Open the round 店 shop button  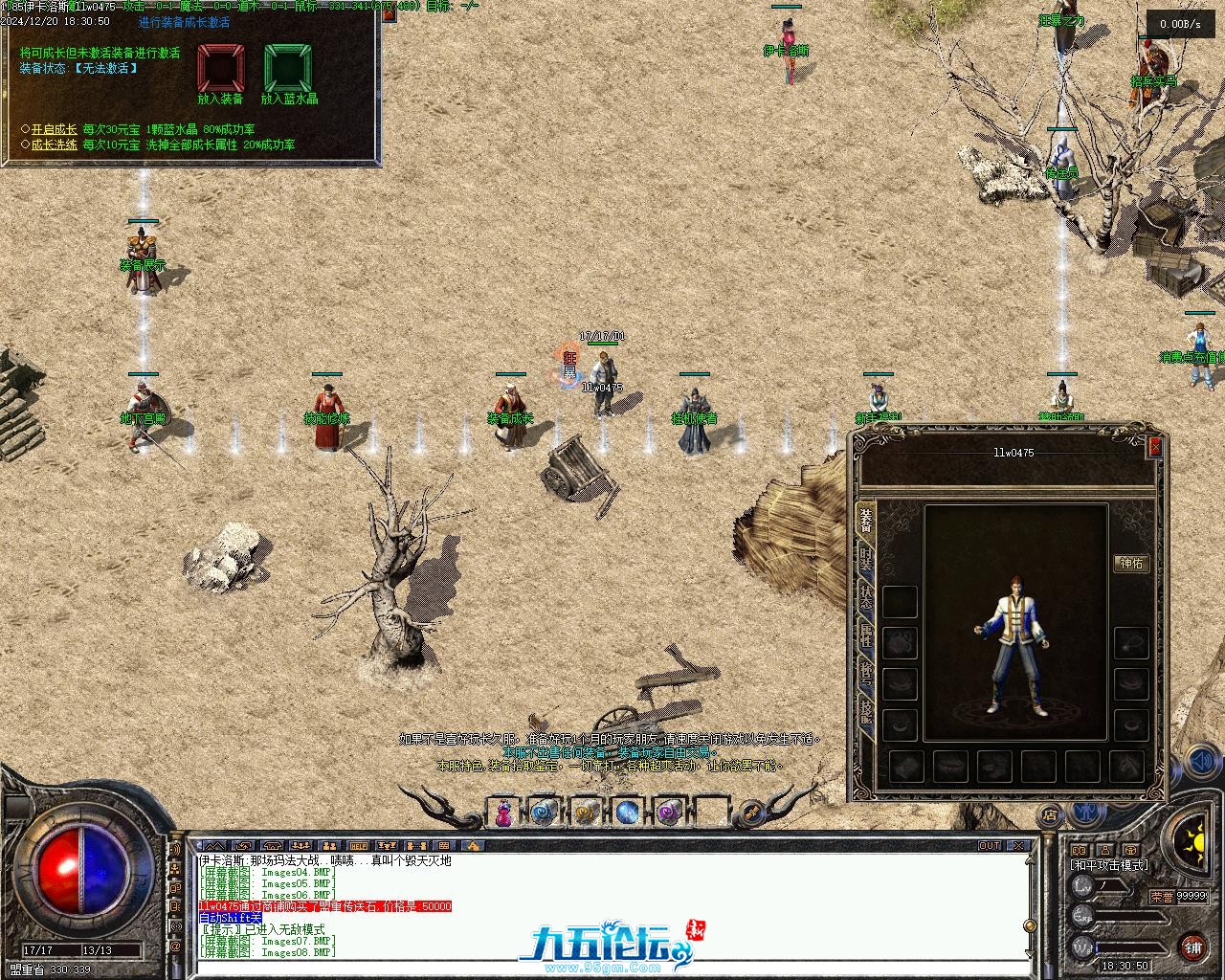1050,815
